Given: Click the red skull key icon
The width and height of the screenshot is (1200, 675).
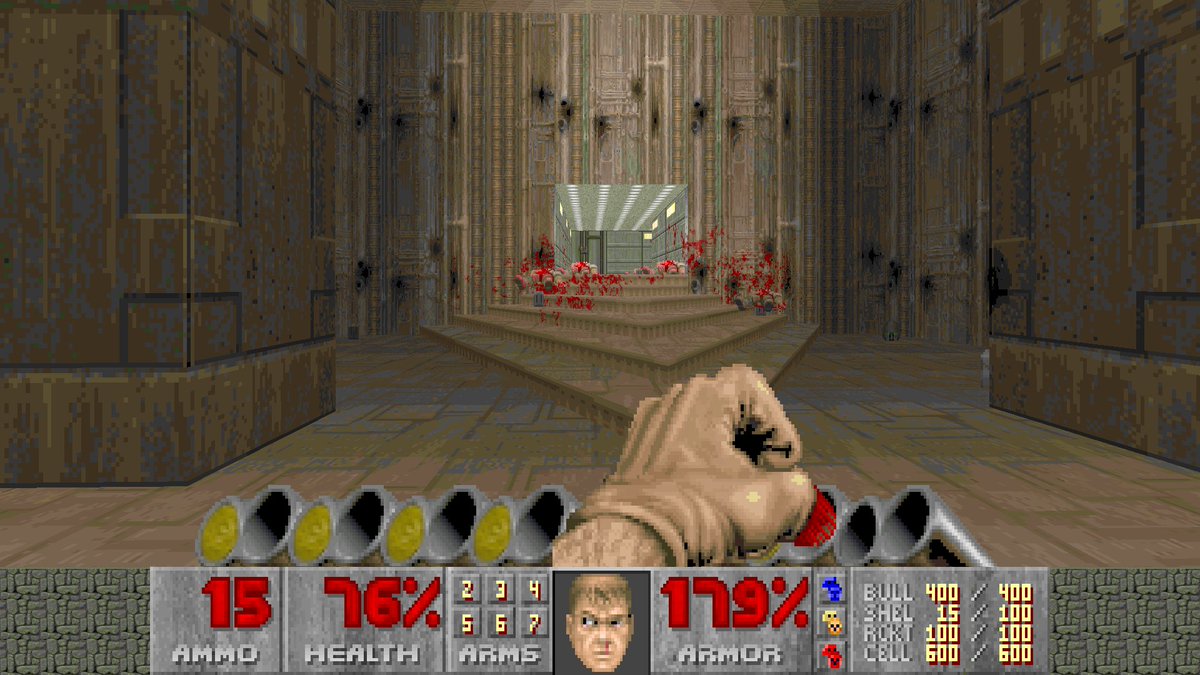Looking at the screenshot, I should tap(829, 655).
